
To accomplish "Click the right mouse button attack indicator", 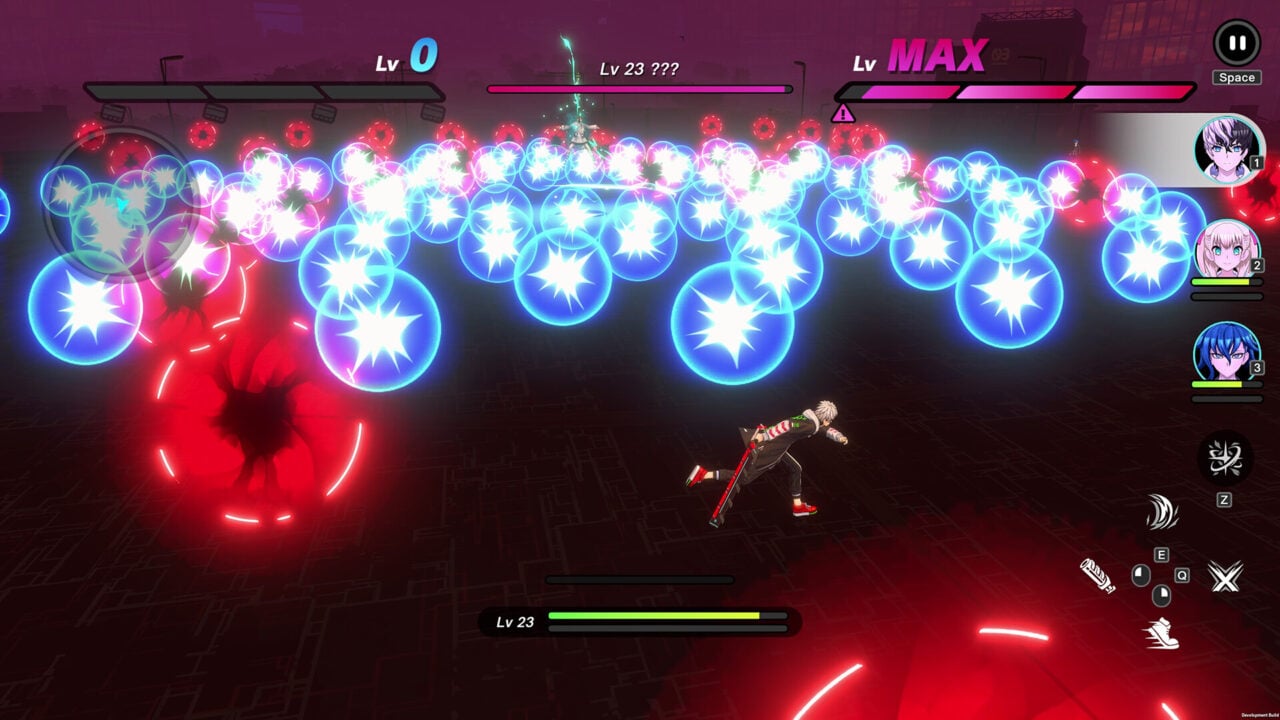I will pos(1161,597).
